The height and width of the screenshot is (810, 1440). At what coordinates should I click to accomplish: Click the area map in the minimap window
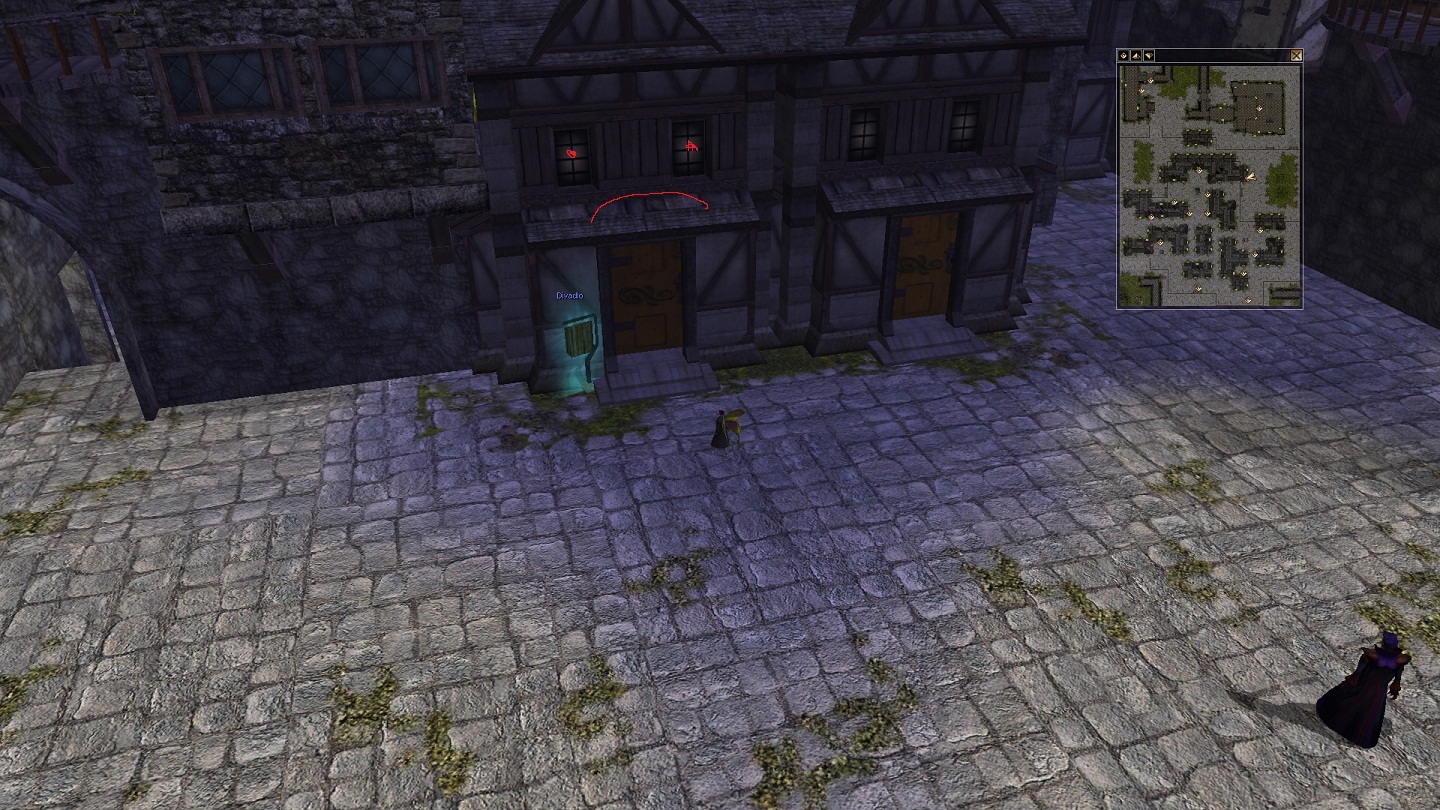tap(1209, 185)
